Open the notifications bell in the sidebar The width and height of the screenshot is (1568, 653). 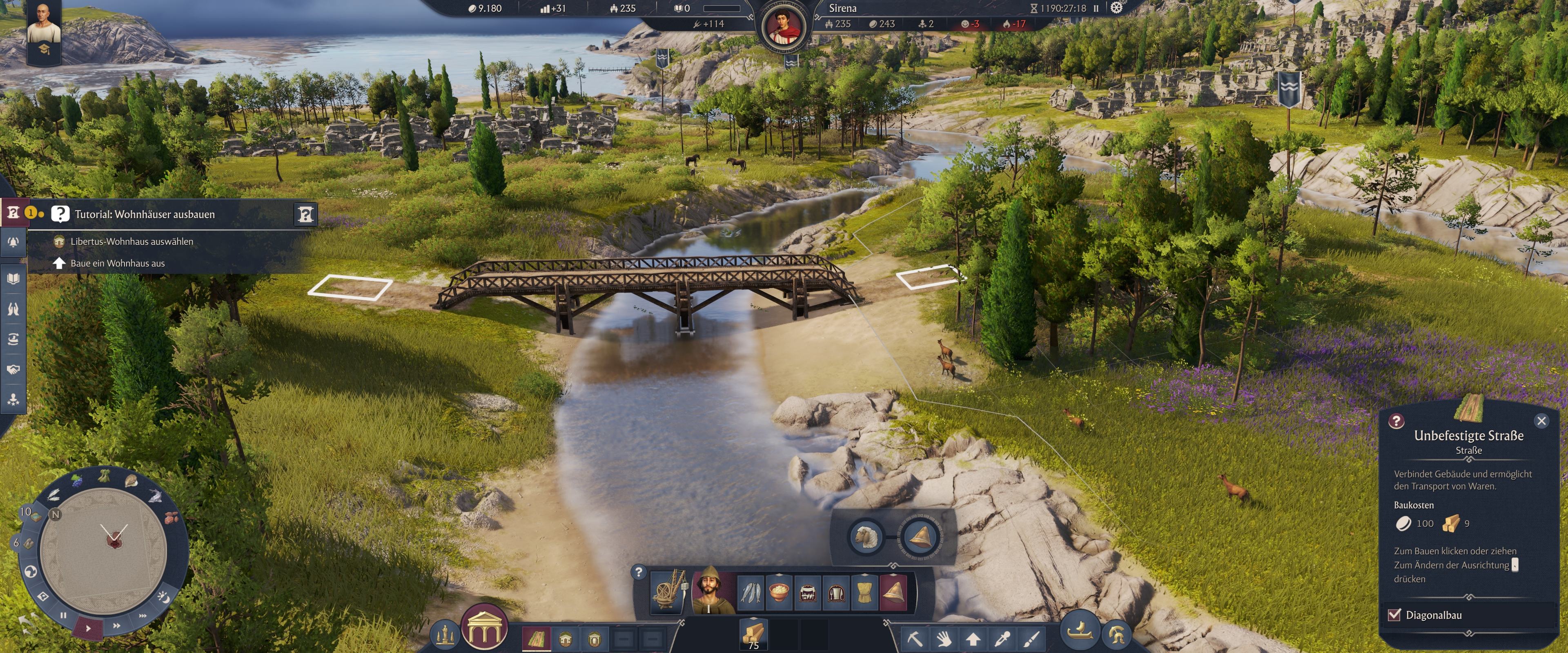coord(13,242)
